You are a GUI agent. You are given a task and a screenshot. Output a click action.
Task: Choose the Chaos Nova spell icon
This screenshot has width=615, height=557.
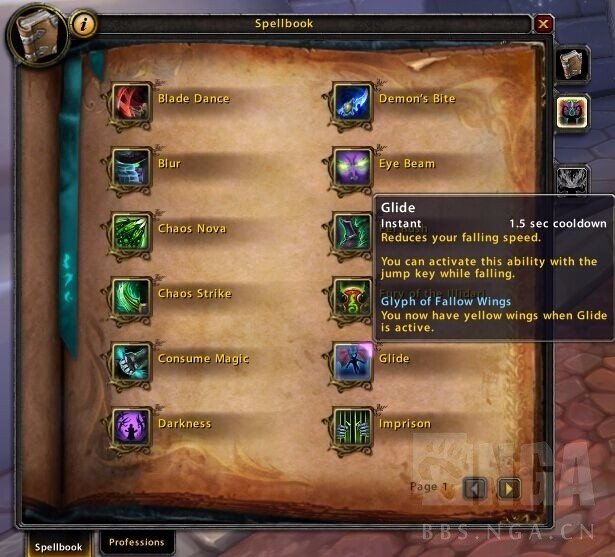coord(131,233)
